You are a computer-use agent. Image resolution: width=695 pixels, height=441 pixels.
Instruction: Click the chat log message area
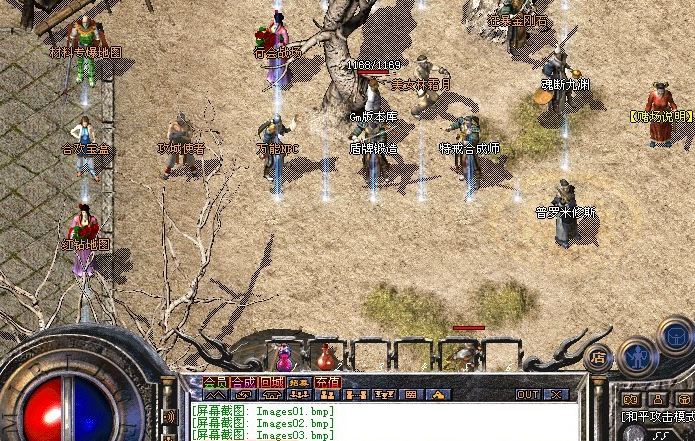(x=380, y=422)
